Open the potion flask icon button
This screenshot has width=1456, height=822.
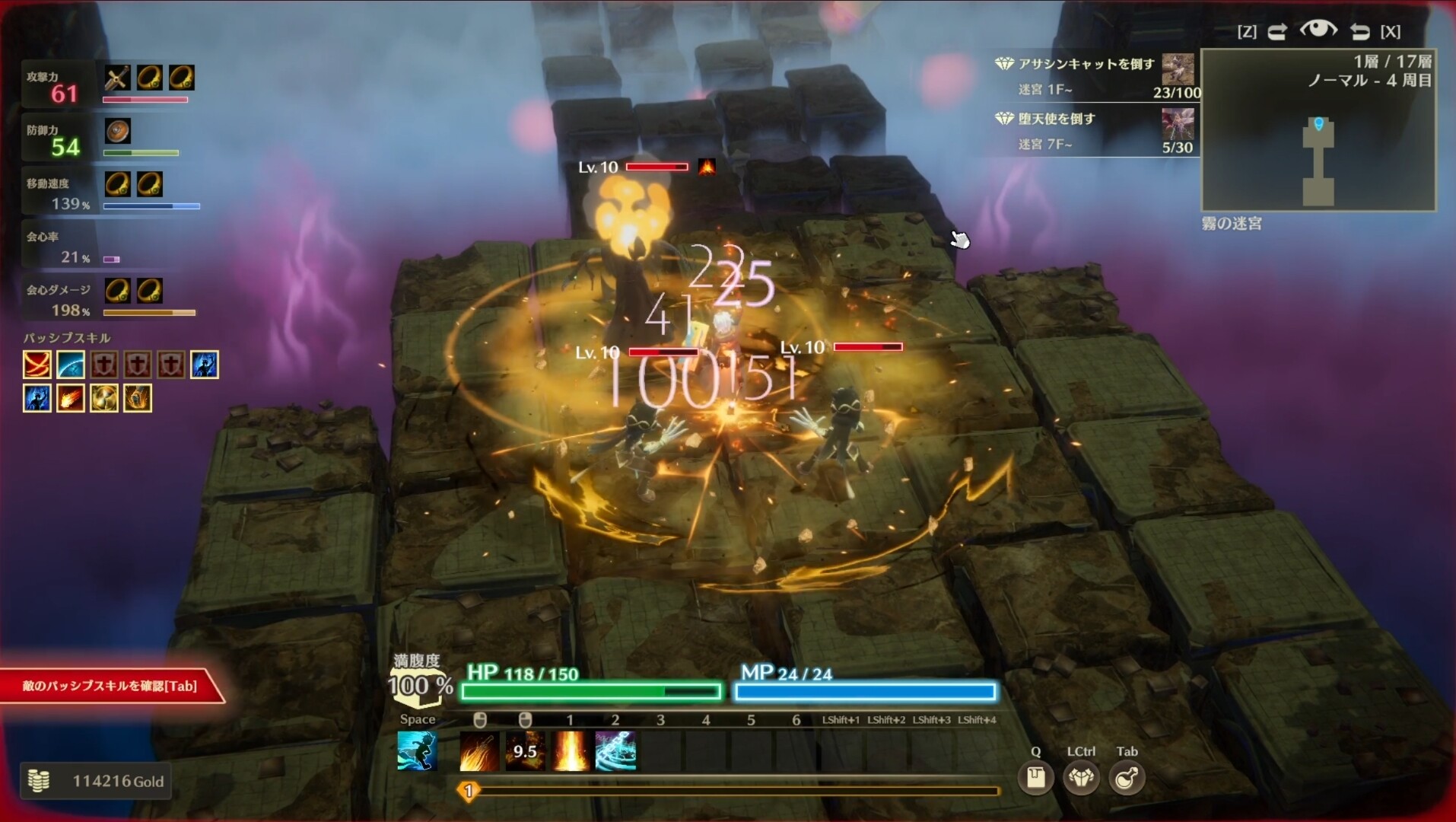(1127, 778)
